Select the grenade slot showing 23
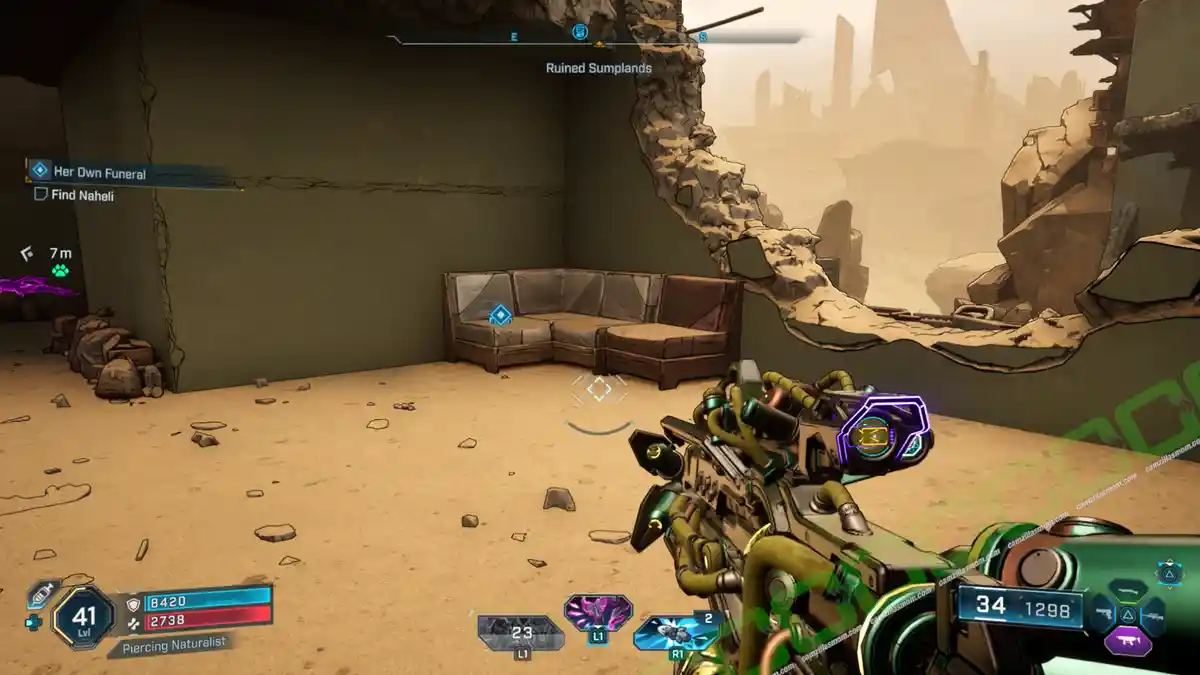Image resolution: width=1200 pixels, height=675 pixels. coord(521,634)
